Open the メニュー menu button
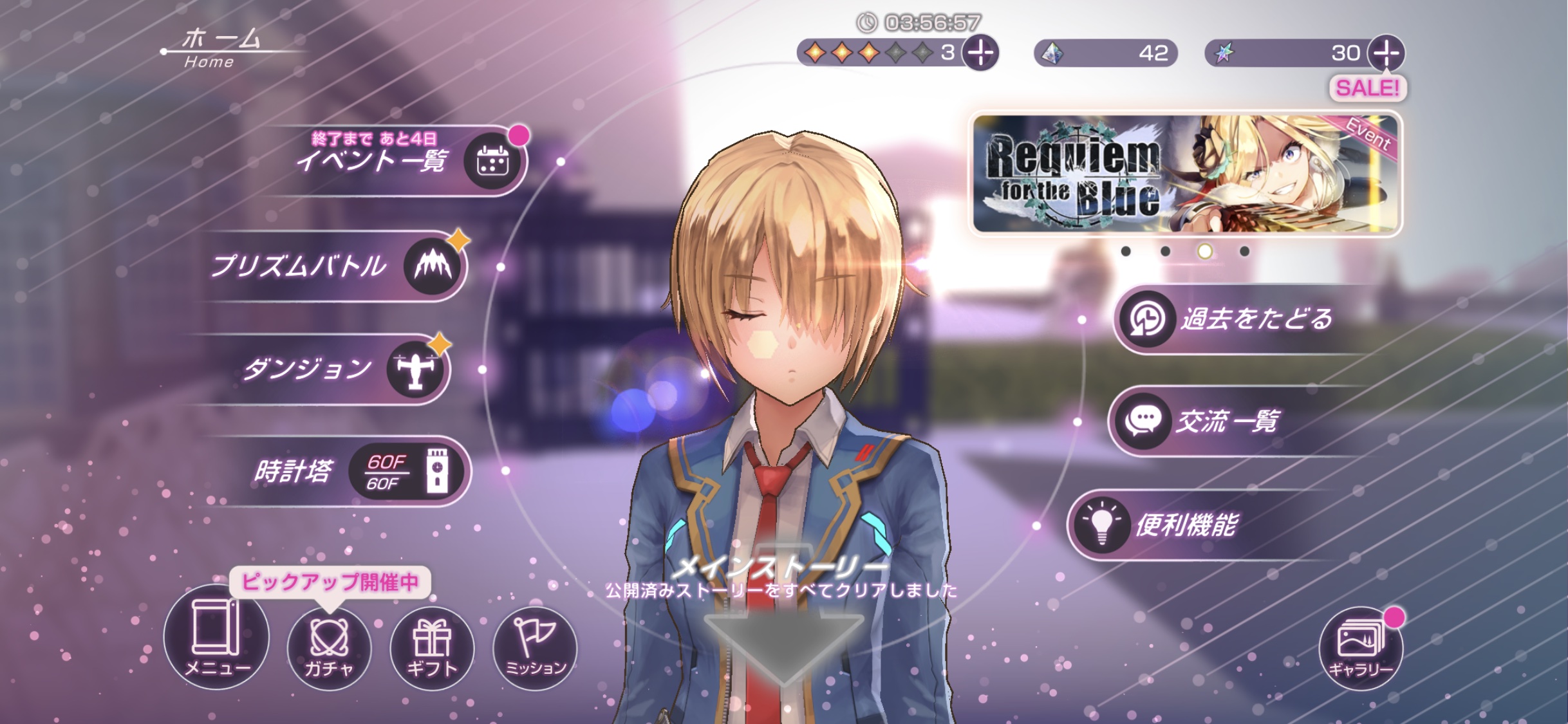This screenshot has width=1568, height=724. 216,638
